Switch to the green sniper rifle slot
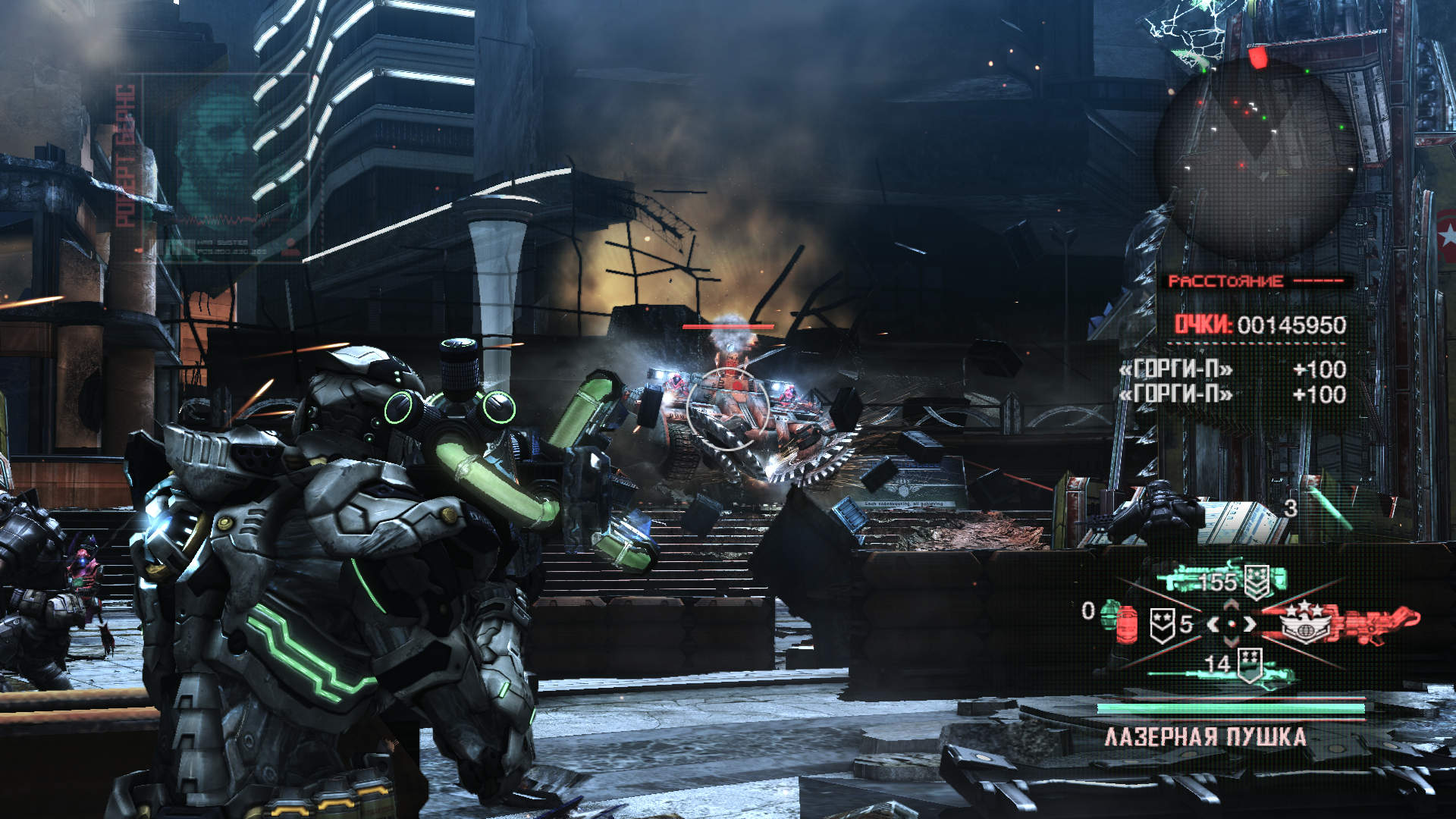The width and height of the screenshot is (1456, 819). [x=1222, y=667]
